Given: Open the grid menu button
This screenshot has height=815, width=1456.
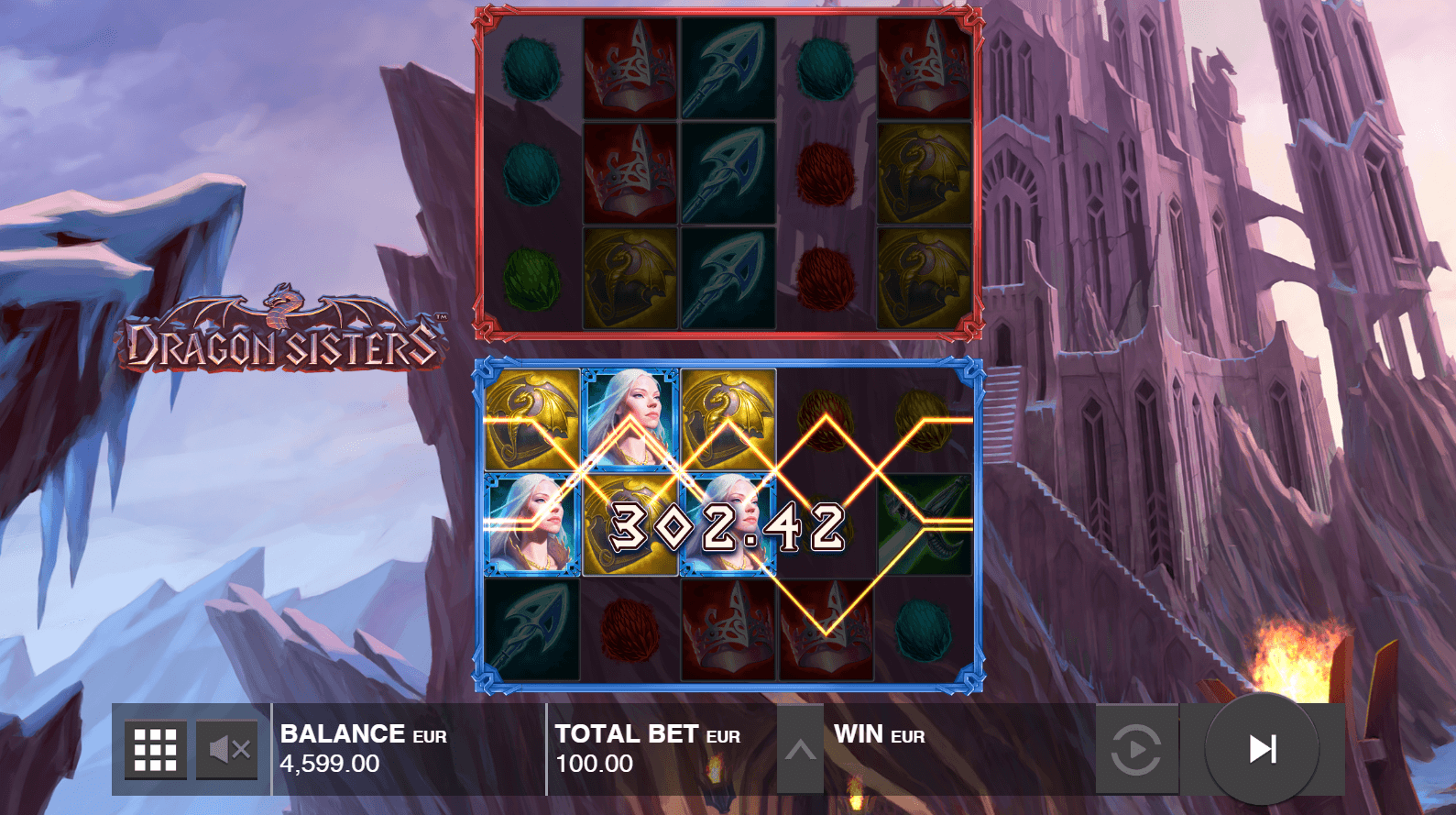Looking at the screenshot, I should click(155, 749).
